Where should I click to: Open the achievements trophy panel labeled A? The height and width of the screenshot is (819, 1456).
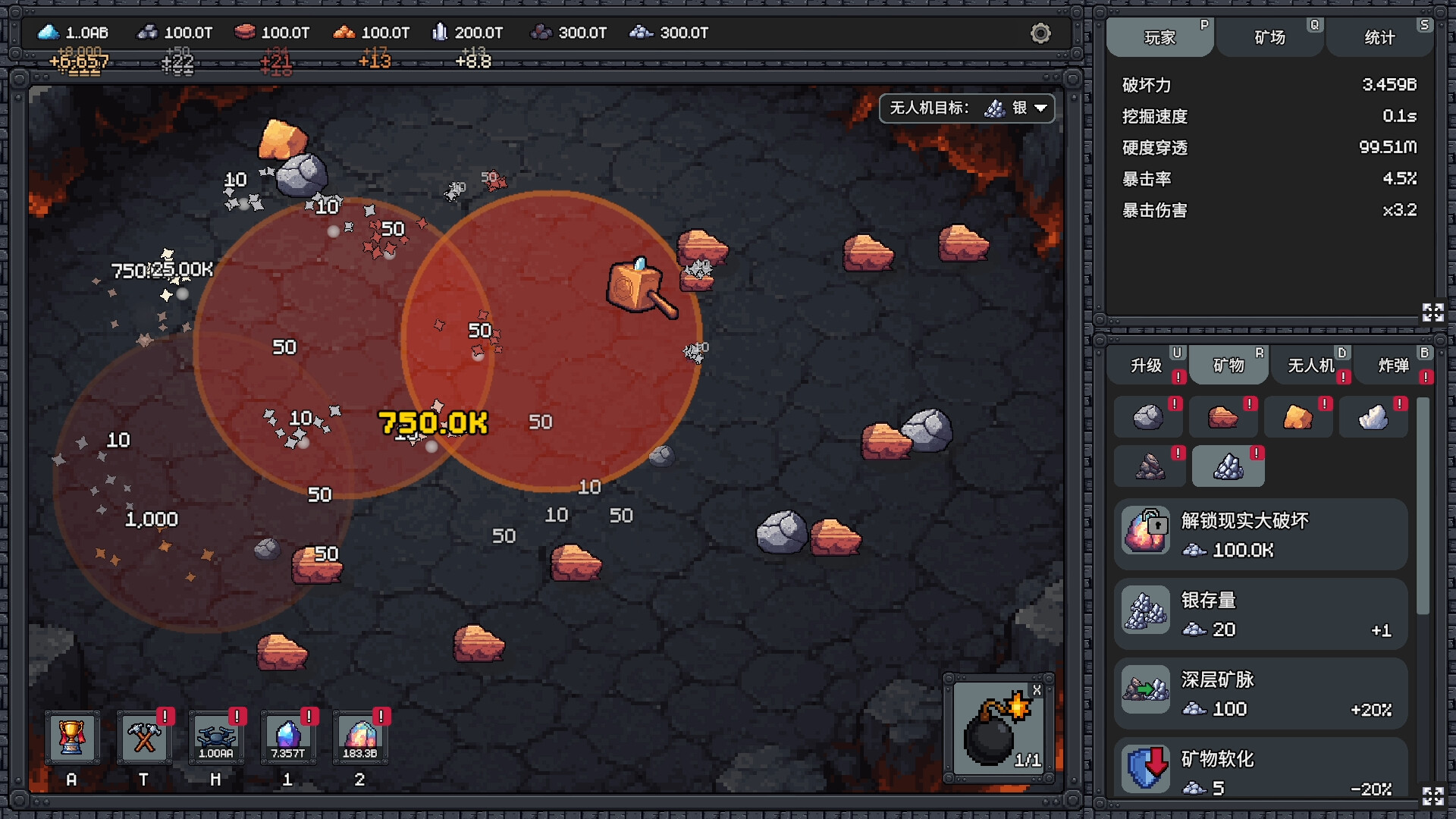point(72,737)
